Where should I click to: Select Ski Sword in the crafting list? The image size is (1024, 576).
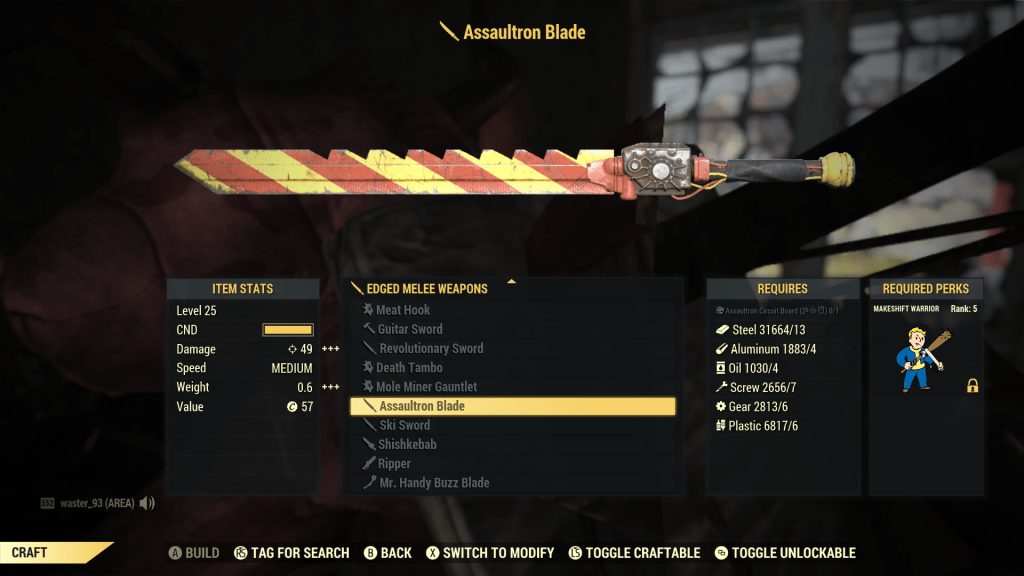[404, 425]
